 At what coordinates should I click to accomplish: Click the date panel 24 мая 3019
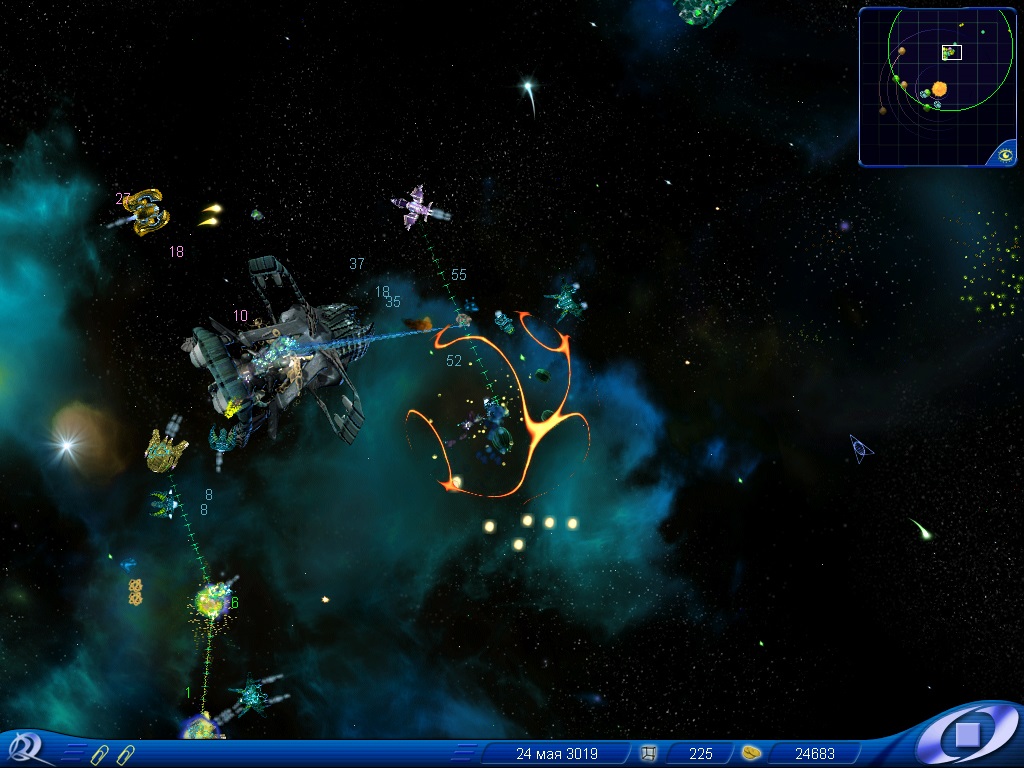point(556,753)
